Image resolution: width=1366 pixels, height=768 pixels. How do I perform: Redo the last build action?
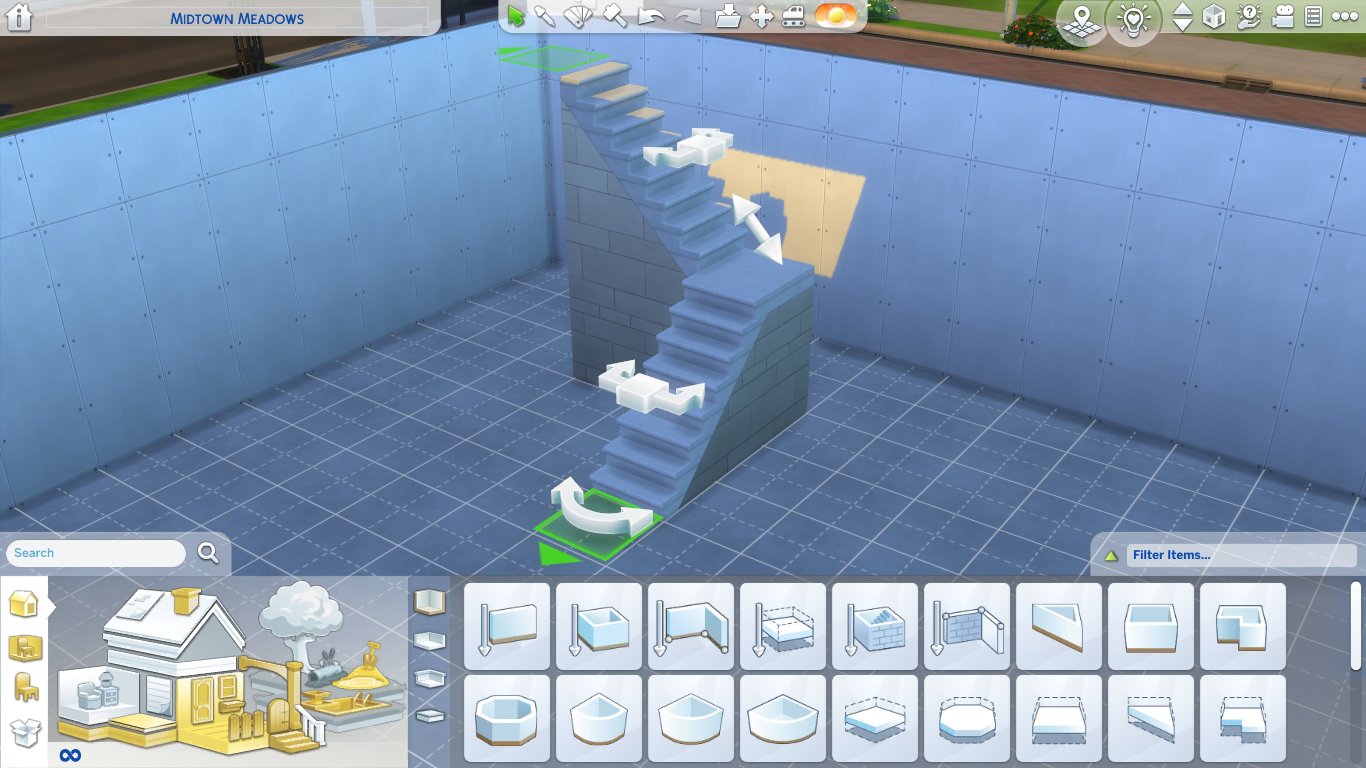pos(687,17)
